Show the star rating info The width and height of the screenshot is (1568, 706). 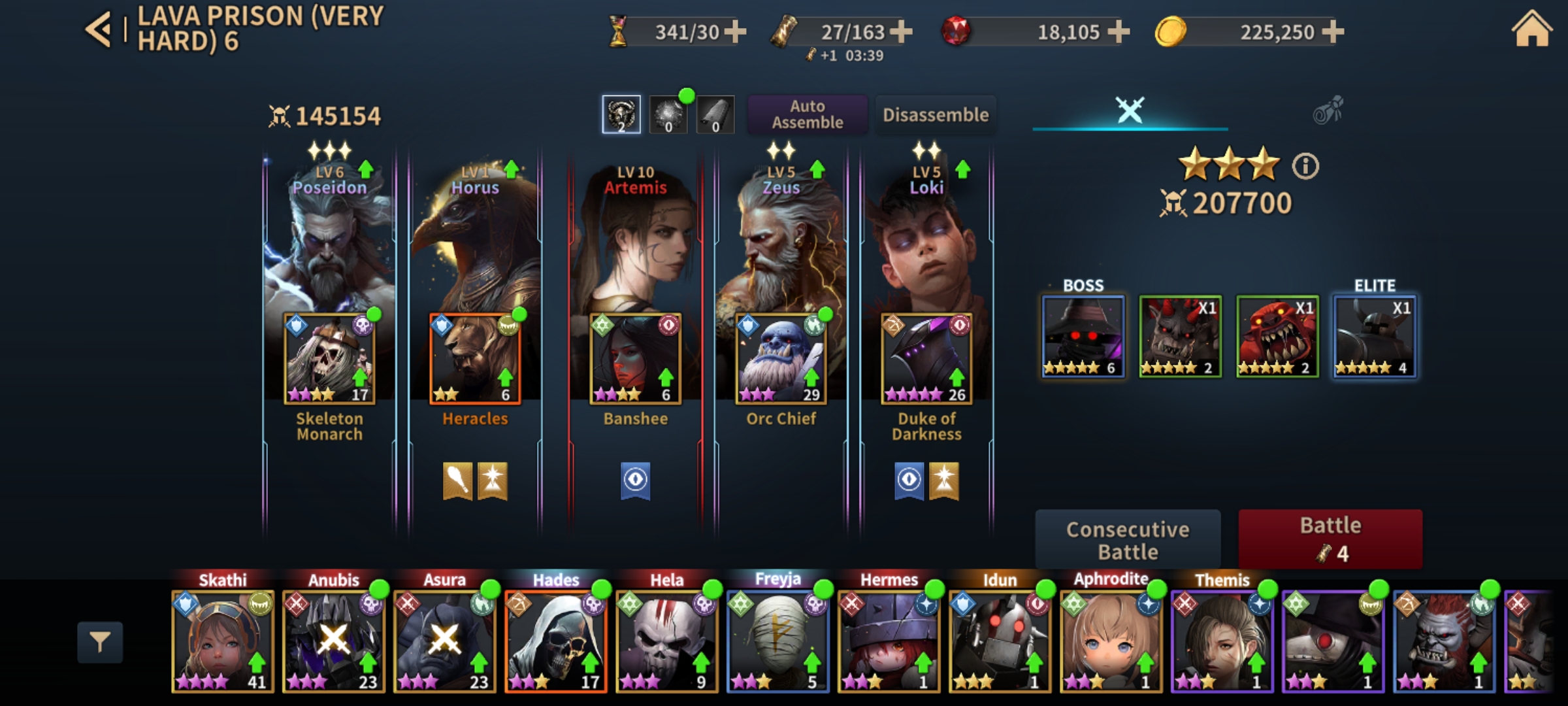(x=1305, y=166)
